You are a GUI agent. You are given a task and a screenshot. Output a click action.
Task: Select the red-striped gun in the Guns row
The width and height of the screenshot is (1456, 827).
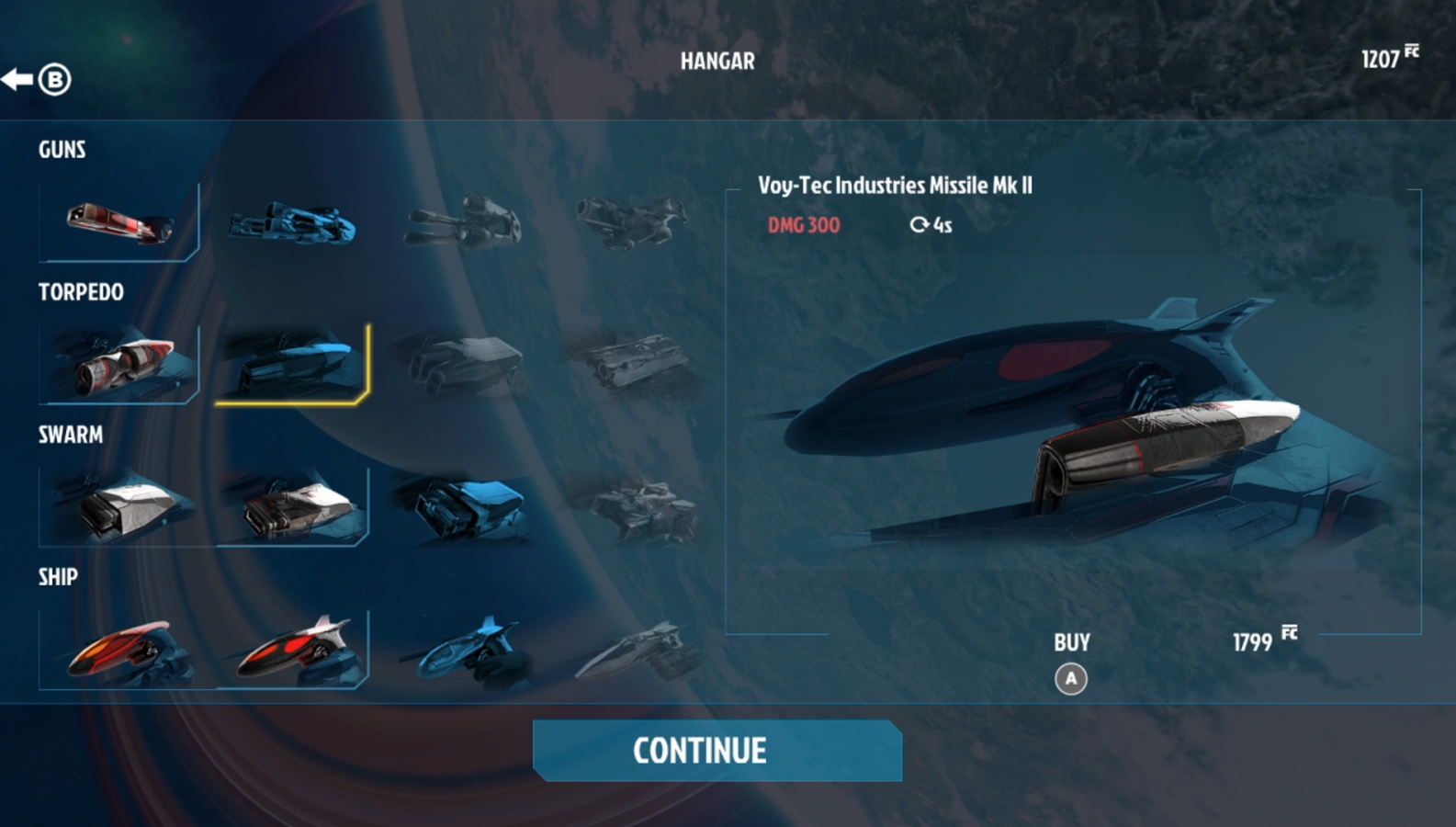pyautogui.click(x=119, y=222)
